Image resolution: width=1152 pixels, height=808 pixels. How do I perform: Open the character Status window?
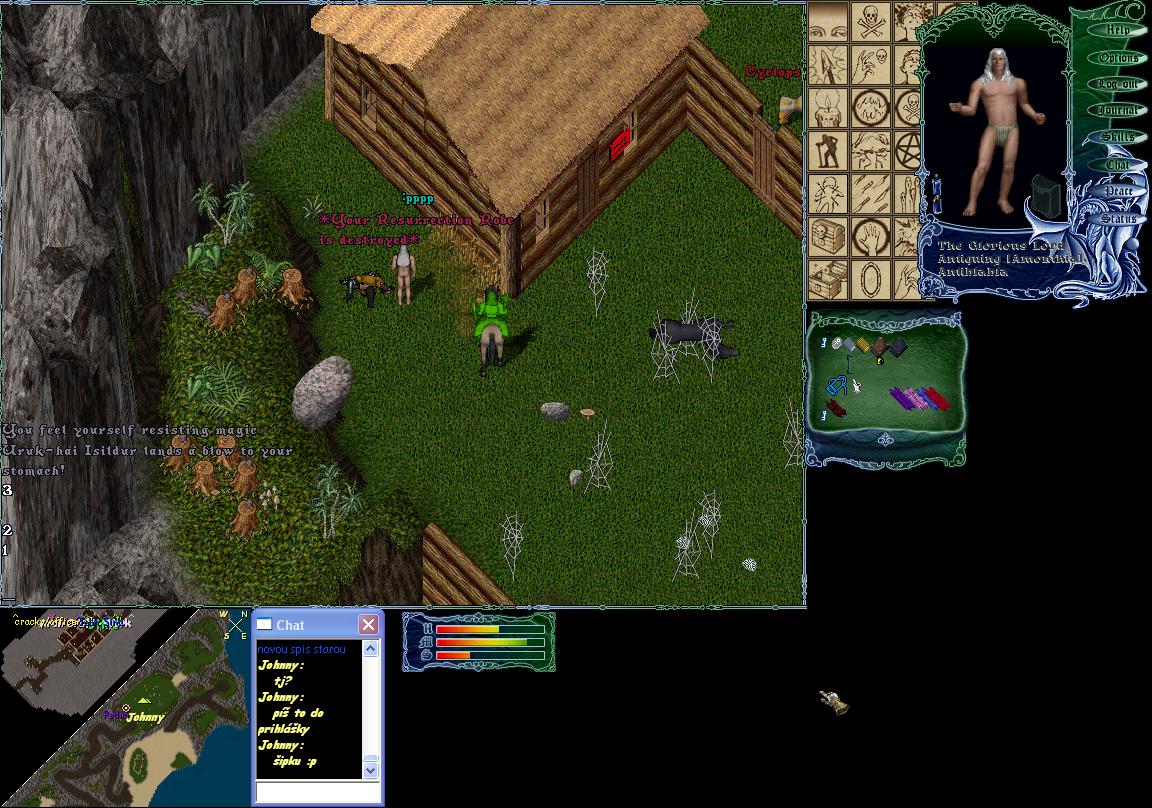point(1119,218)
